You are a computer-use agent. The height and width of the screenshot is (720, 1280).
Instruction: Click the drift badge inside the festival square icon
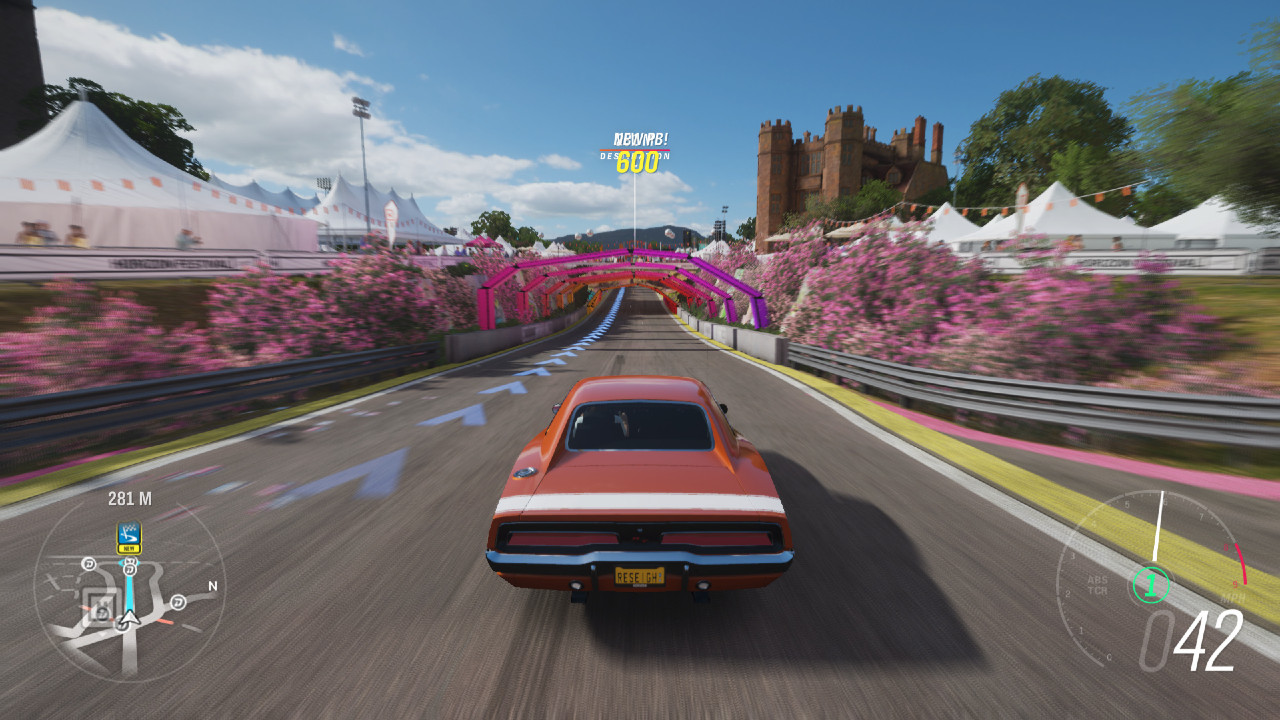(103, 613)
